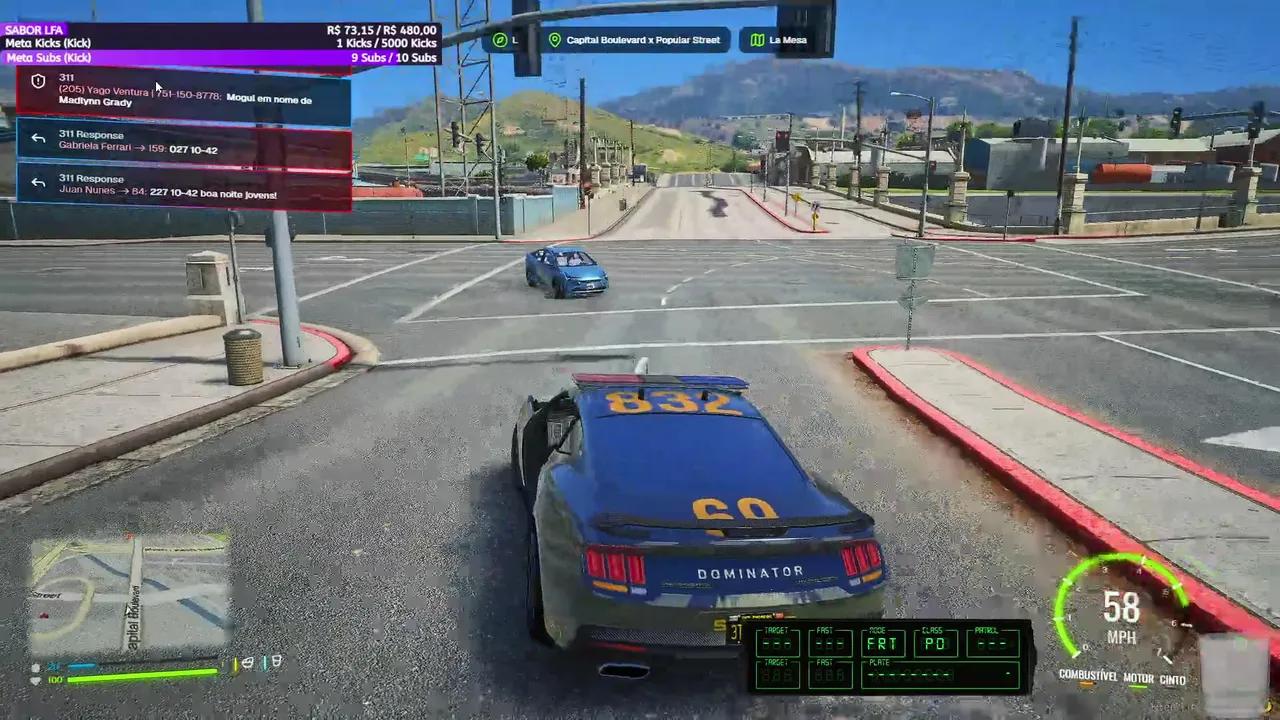The height and width of the screenshot is (720, 1280).
Task: Select Juan Nunes's 311 Response notification
Action: tap(185, 187)
